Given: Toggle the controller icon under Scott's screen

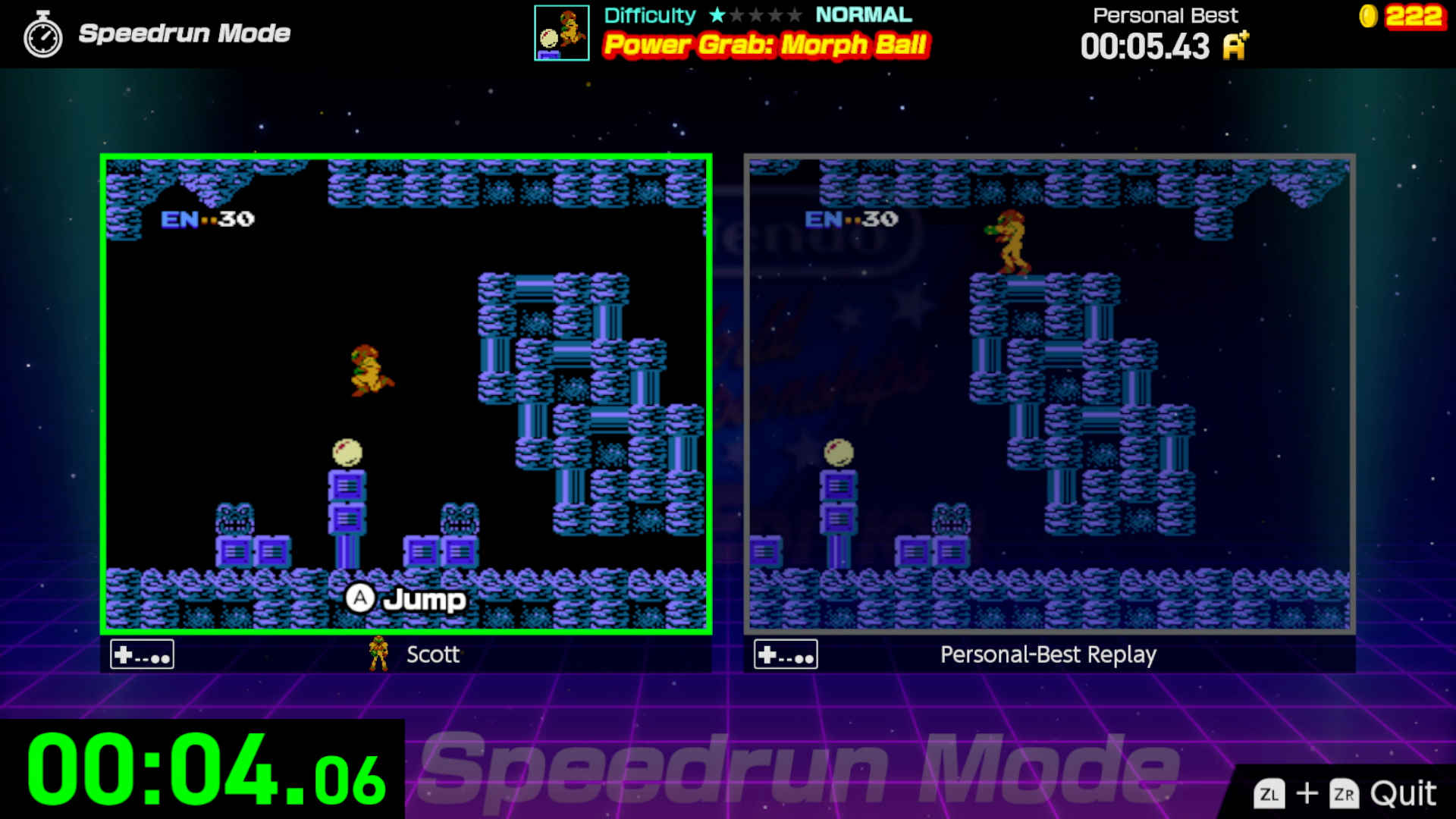Looking at the screenshot, I should 141,653.
